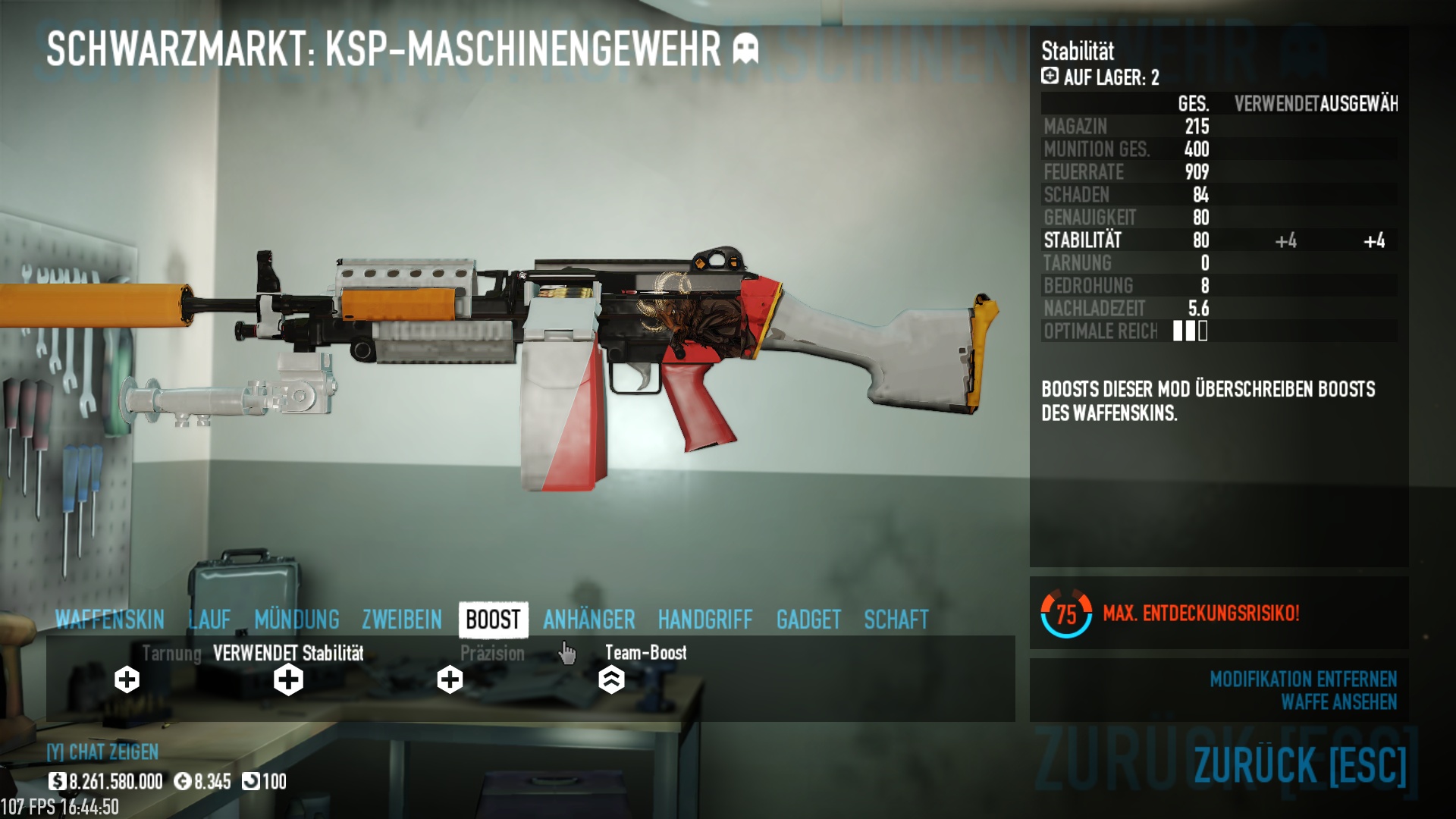Choose the Präzision boost mod

coord(450,679)
